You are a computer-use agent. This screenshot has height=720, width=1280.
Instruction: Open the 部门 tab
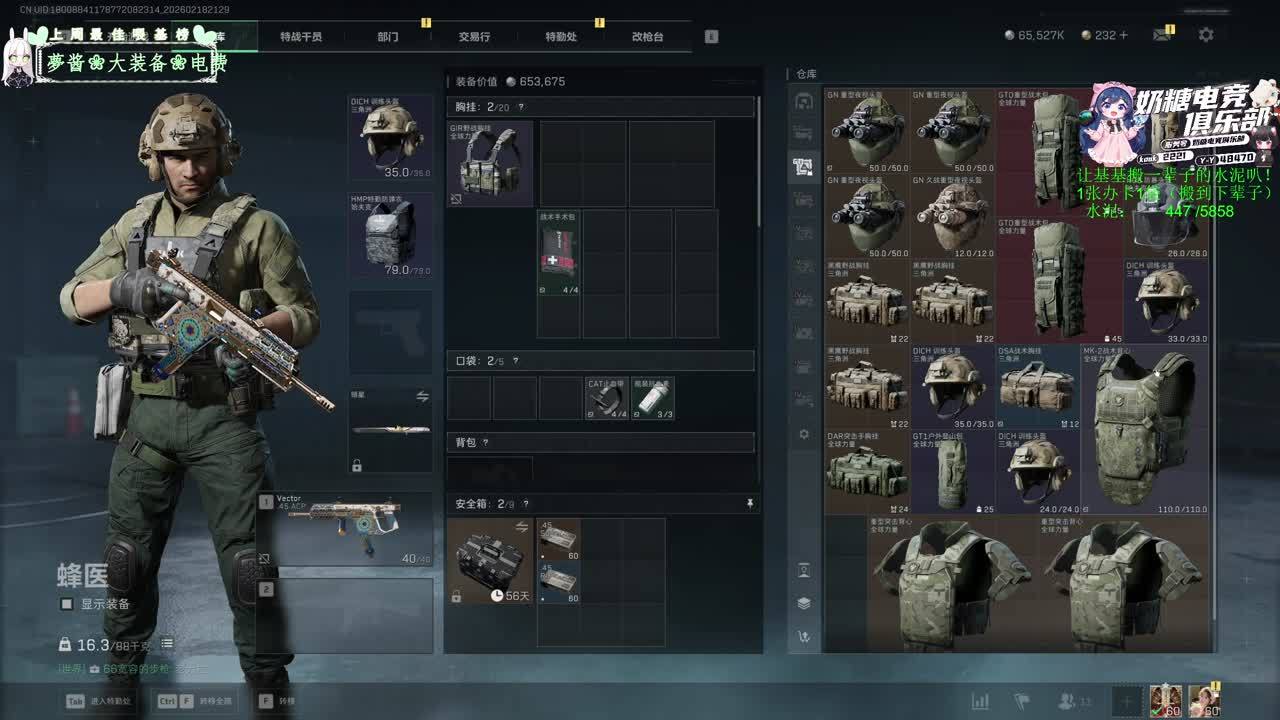point(388,37)
